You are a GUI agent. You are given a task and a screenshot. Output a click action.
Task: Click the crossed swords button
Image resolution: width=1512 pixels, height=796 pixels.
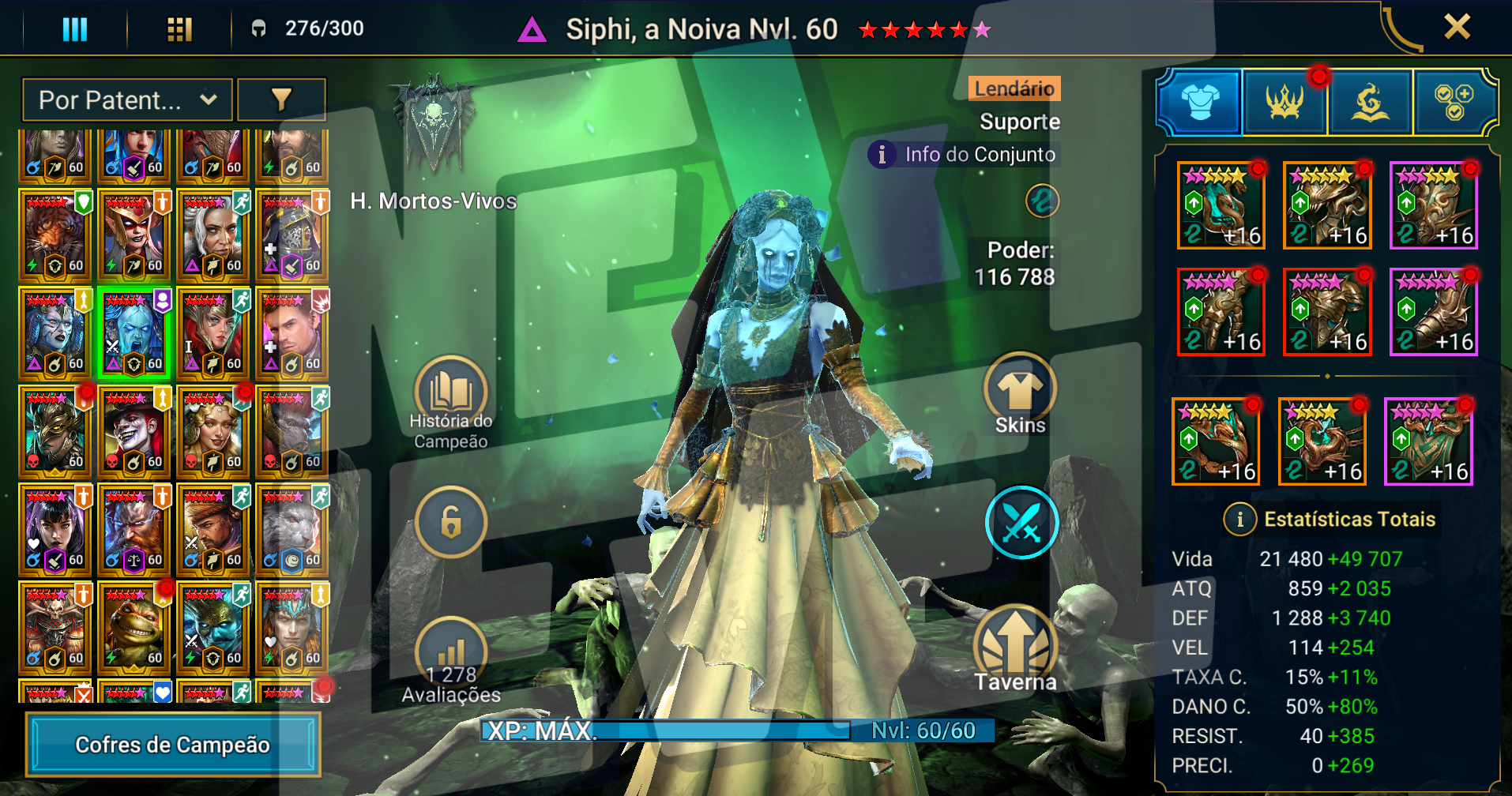click(x=1021, y=523)
